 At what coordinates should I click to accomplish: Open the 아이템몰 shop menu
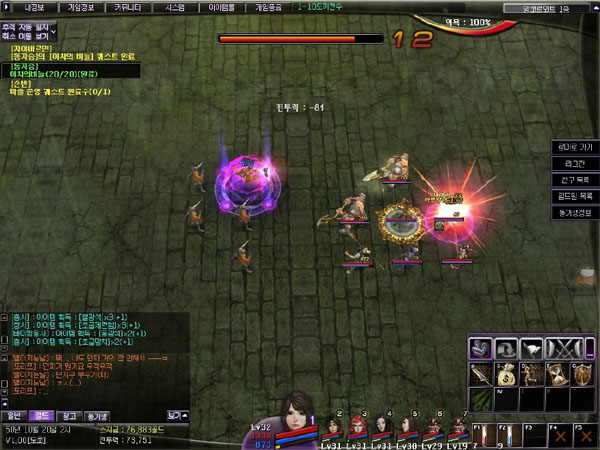point(223,6)
